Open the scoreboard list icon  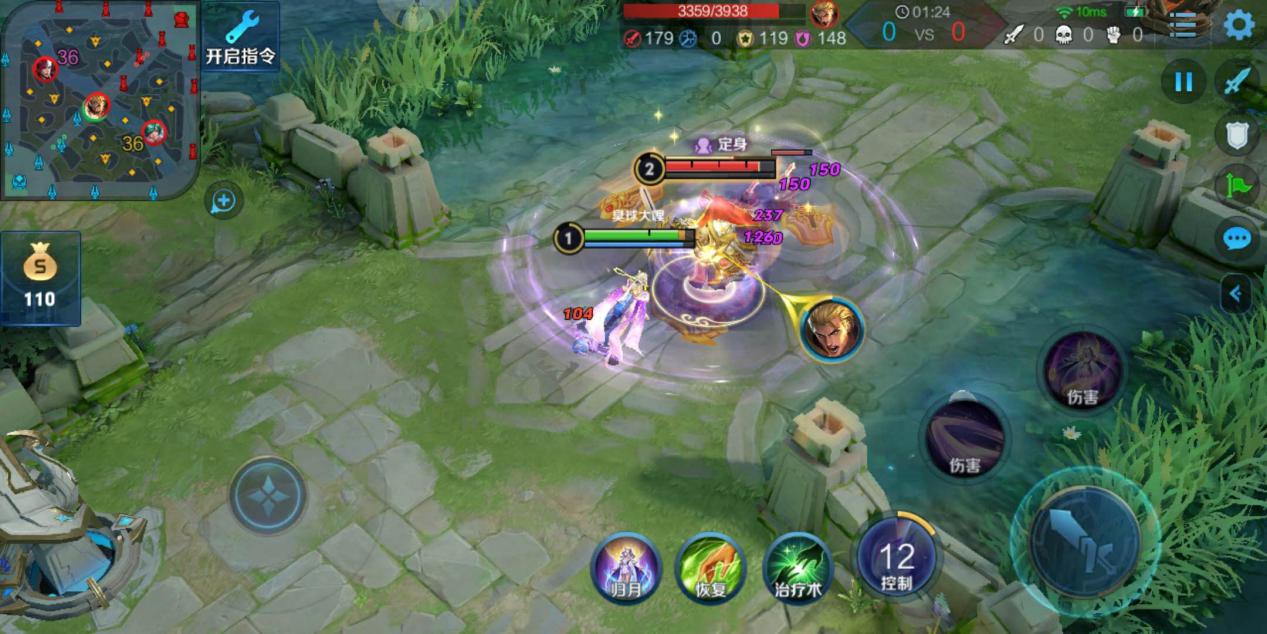click(1183, 25)
